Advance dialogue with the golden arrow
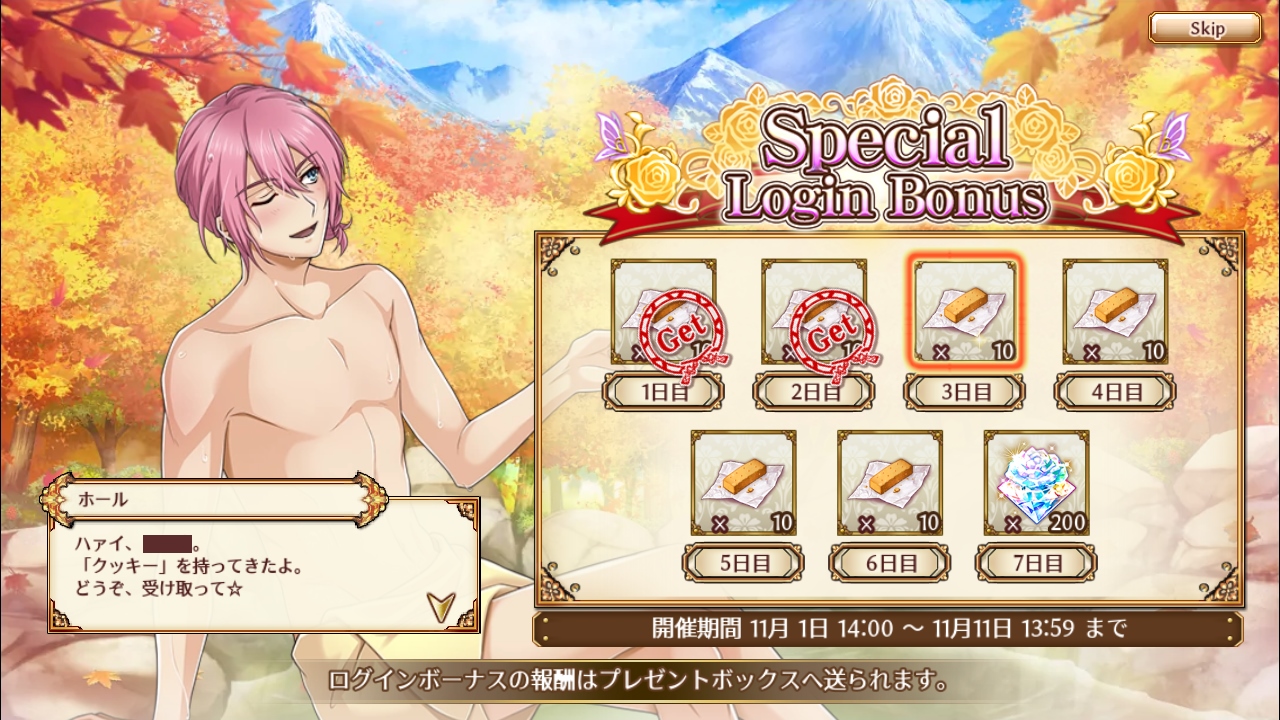The image size is (1280, 720). 438,605
